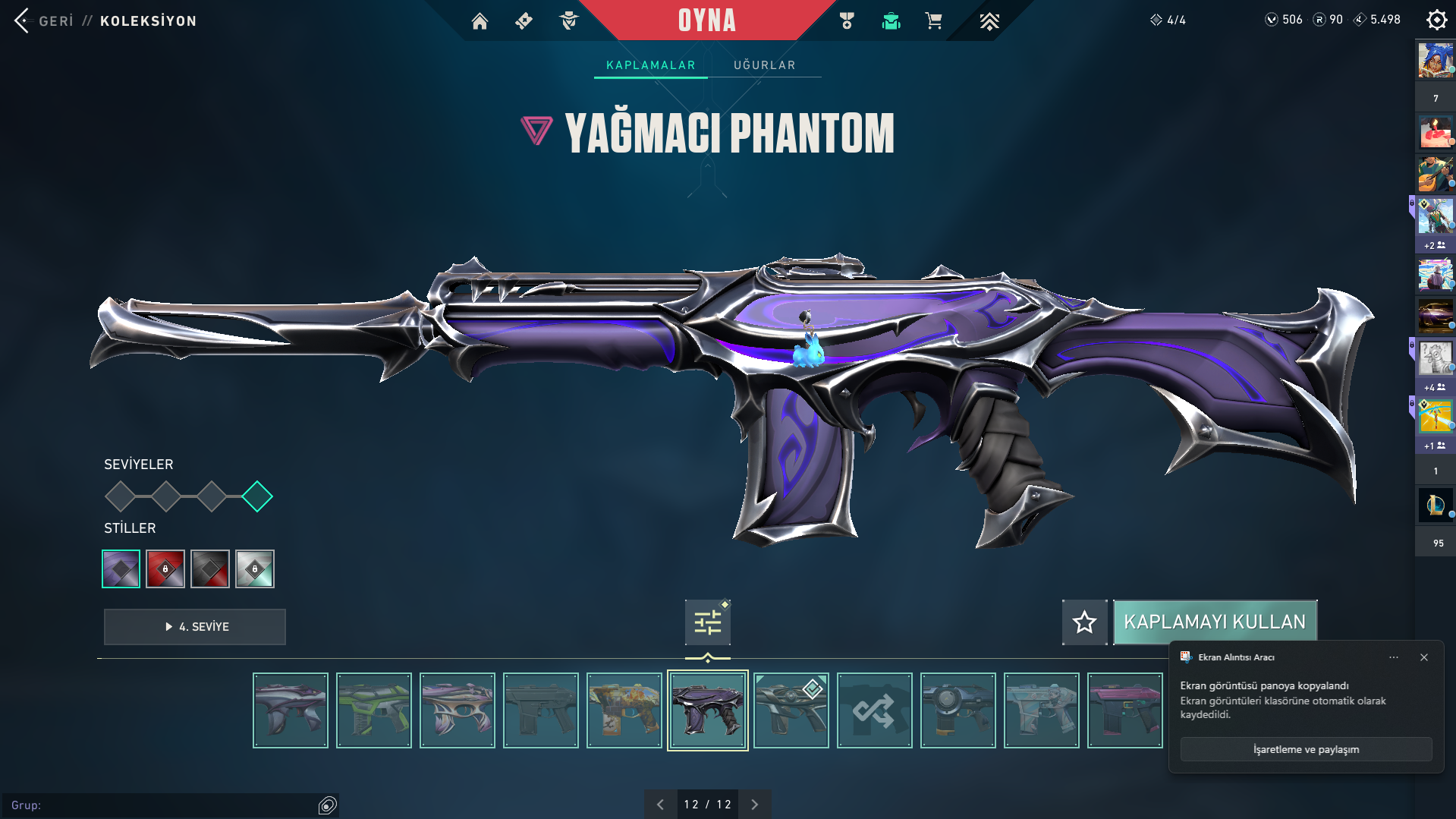Select the KAPLAMALAR tab
Image resolution: width=1456 pixels, height=819 pixels.
coord(650,65)
